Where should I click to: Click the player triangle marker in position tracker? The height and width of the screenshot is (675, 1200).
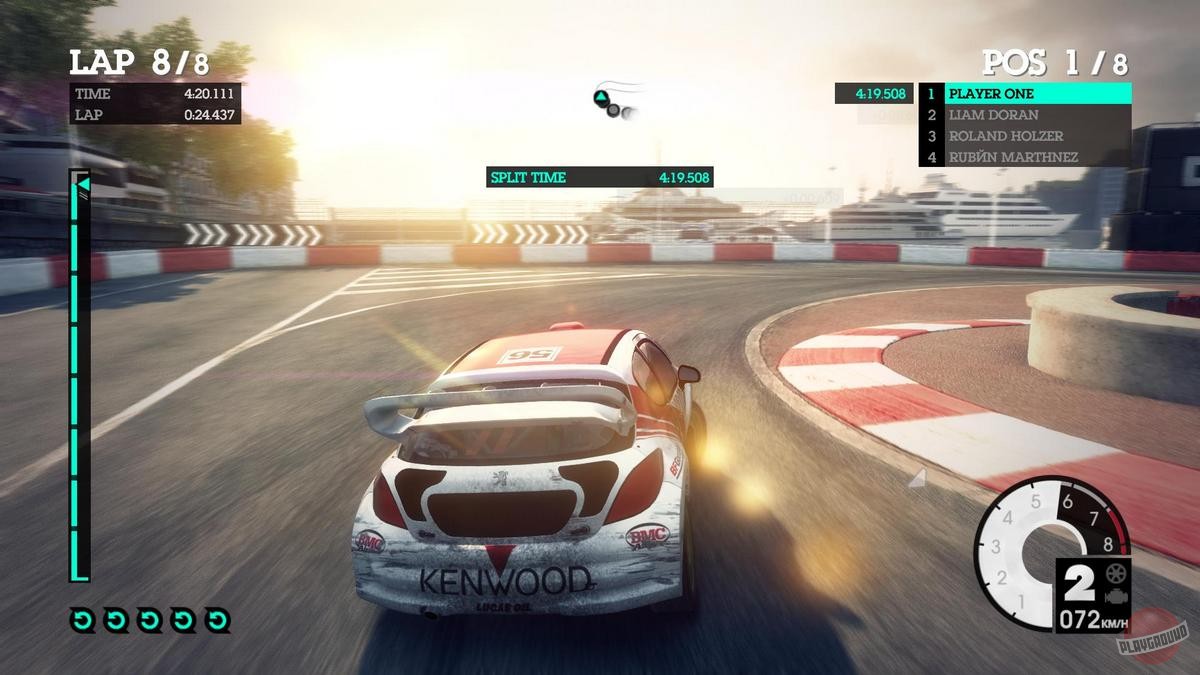[x=601, y=98]
